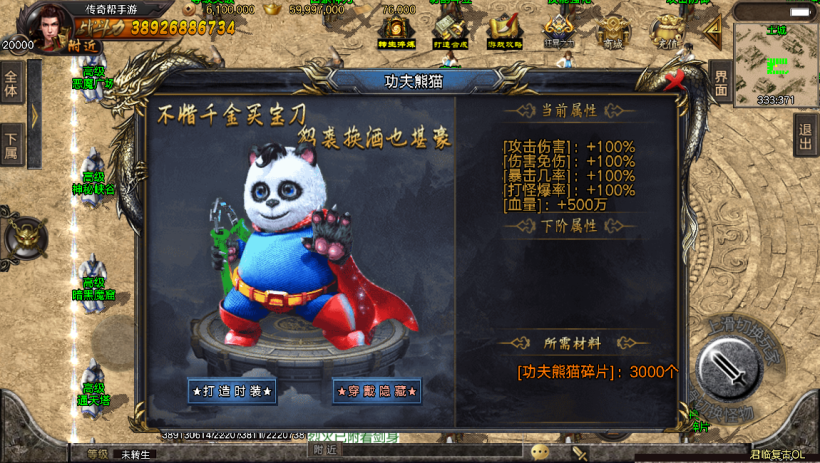Open the chat bubble emoji icon
The height and width of the screenshot is (463, 820).
click(541, 452)
